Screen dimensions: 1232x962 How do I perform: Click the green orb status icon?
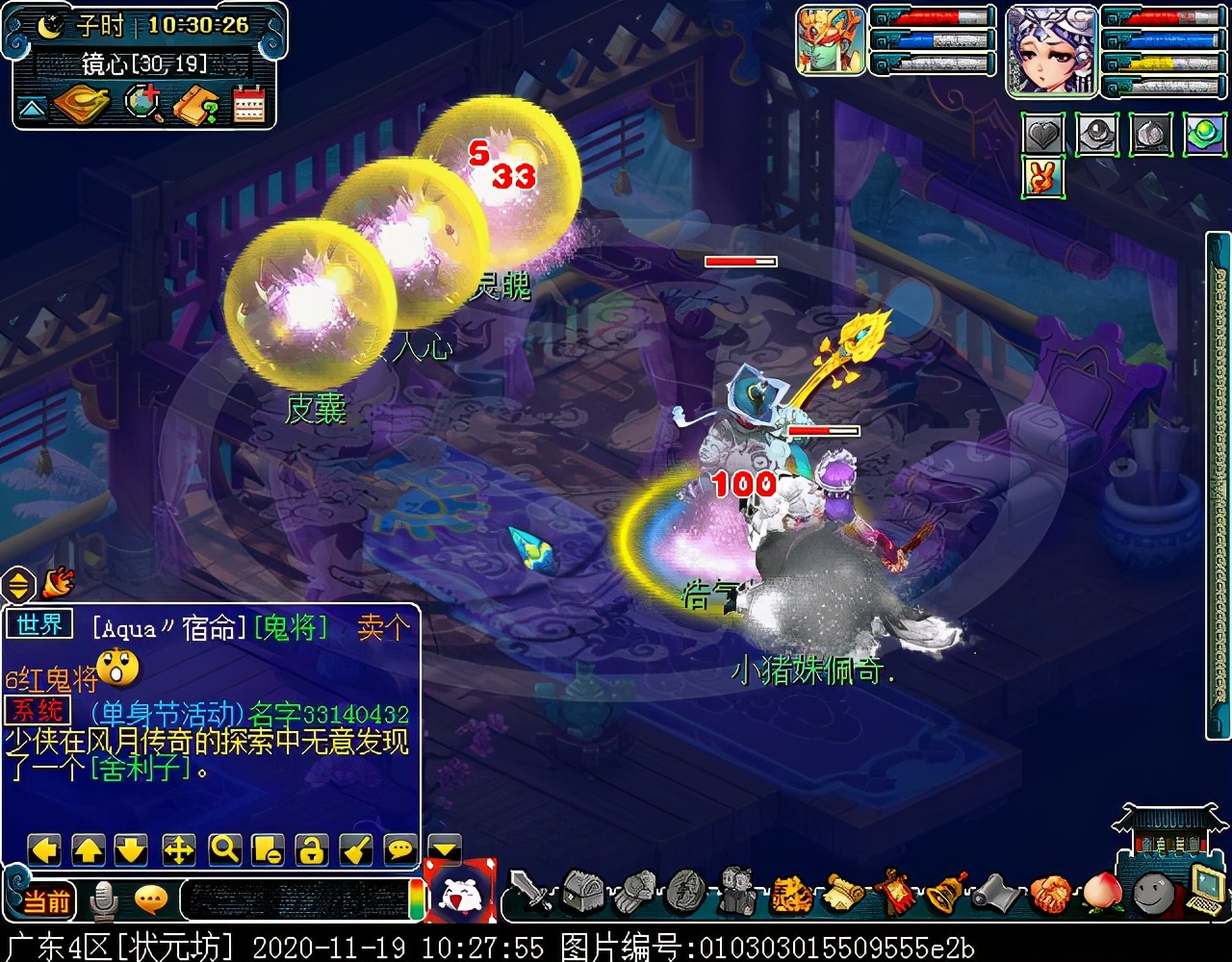pyautogui.click(x=1203, y=135)
